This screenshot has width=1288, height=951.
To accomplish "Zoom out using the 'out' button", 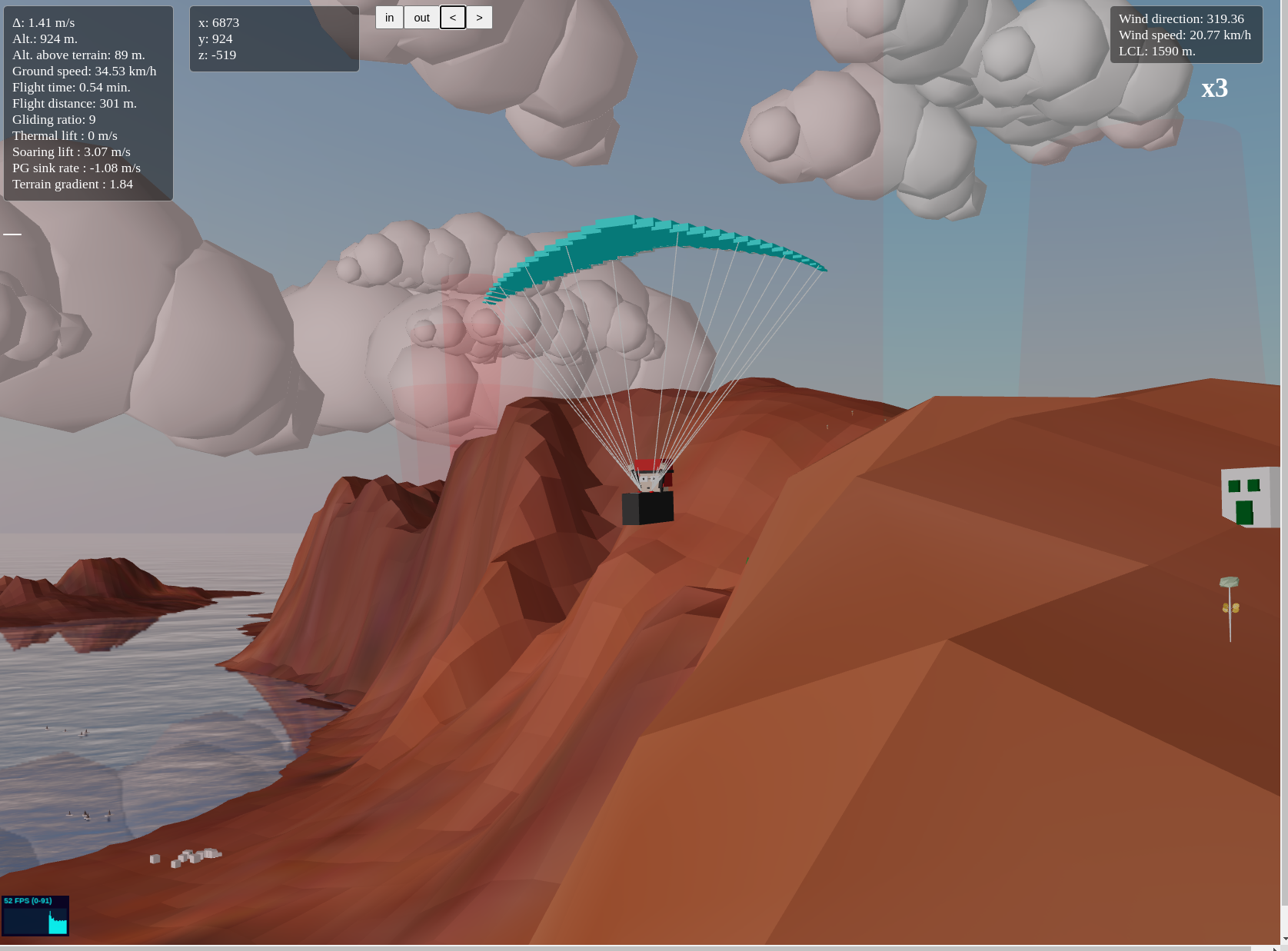I will pos(421,17).
